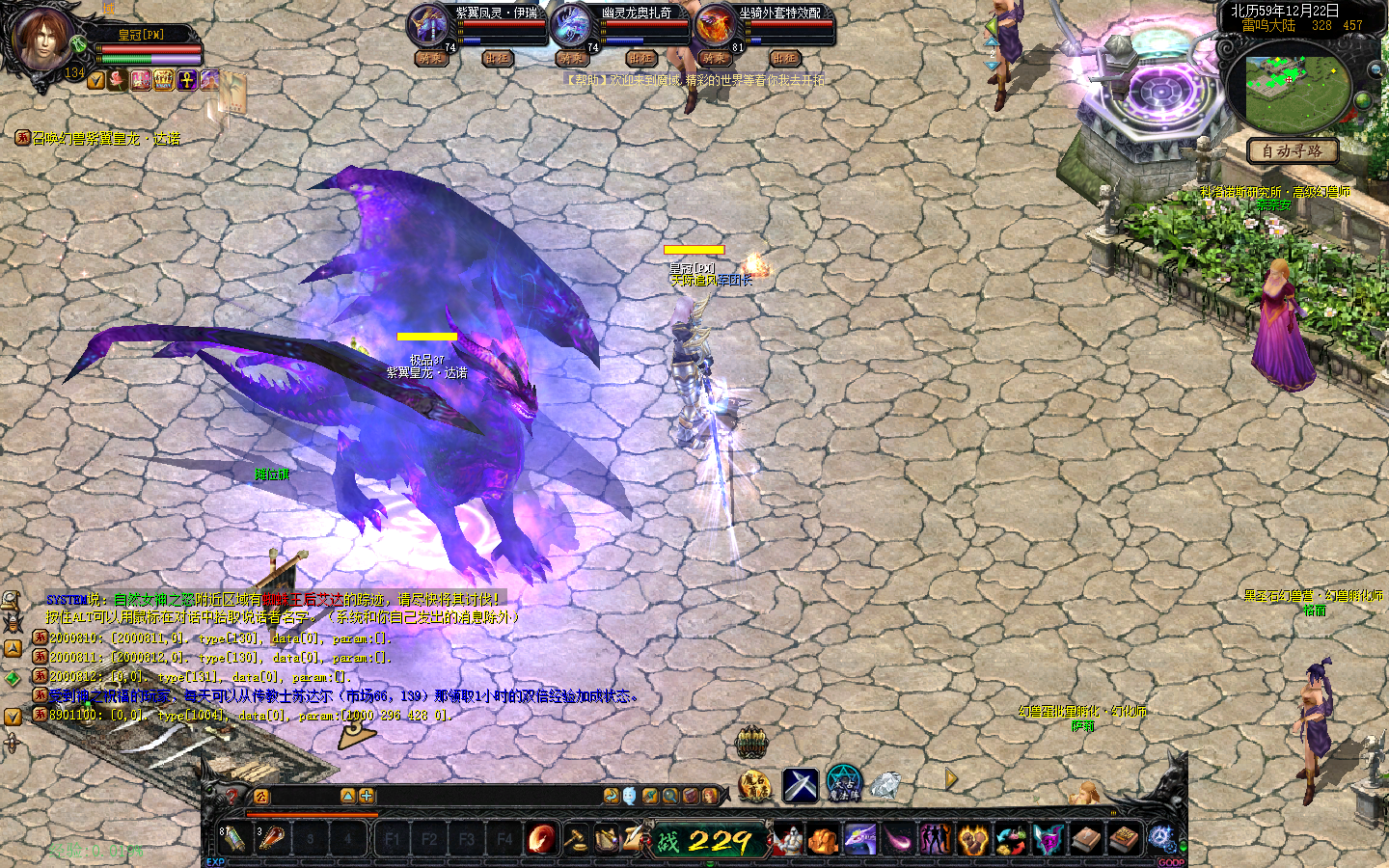Click the red question mark help icon
The image size is (1389, 868).
(231, 796)
